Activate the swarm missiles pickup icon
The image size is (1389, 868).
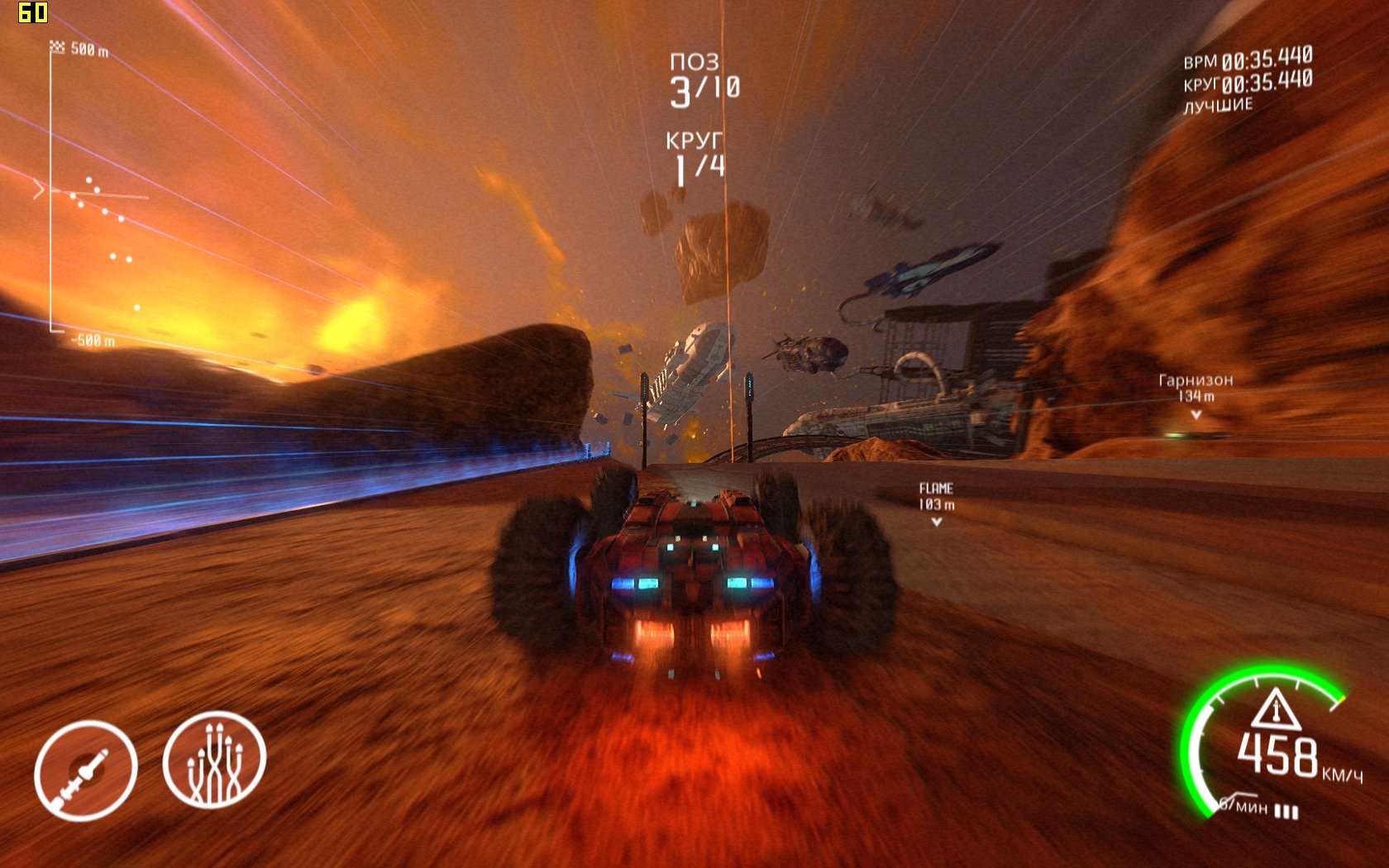(214, 760)
